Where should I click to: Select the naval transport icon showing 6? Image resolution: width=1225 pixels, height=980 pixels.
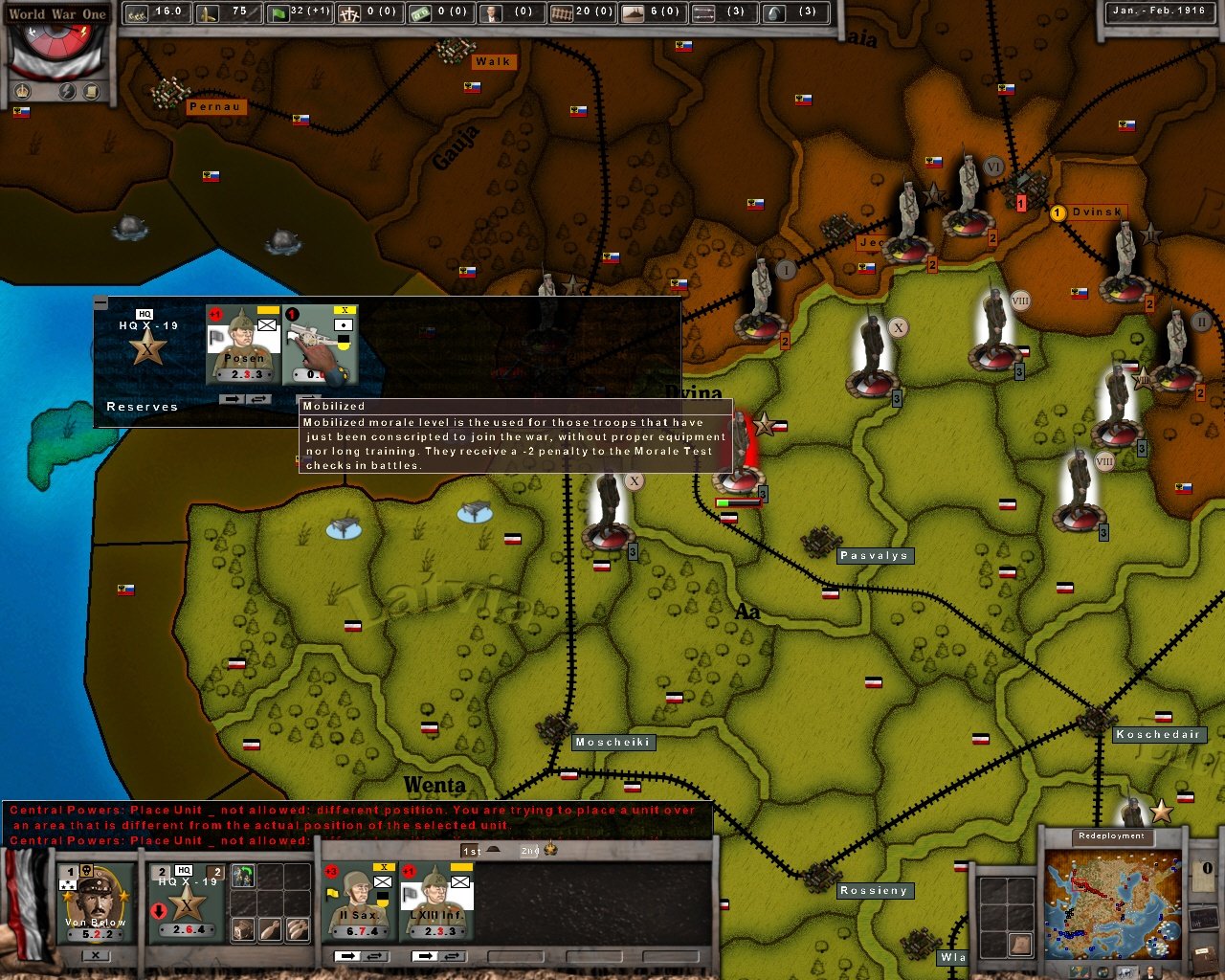[634, 12]
